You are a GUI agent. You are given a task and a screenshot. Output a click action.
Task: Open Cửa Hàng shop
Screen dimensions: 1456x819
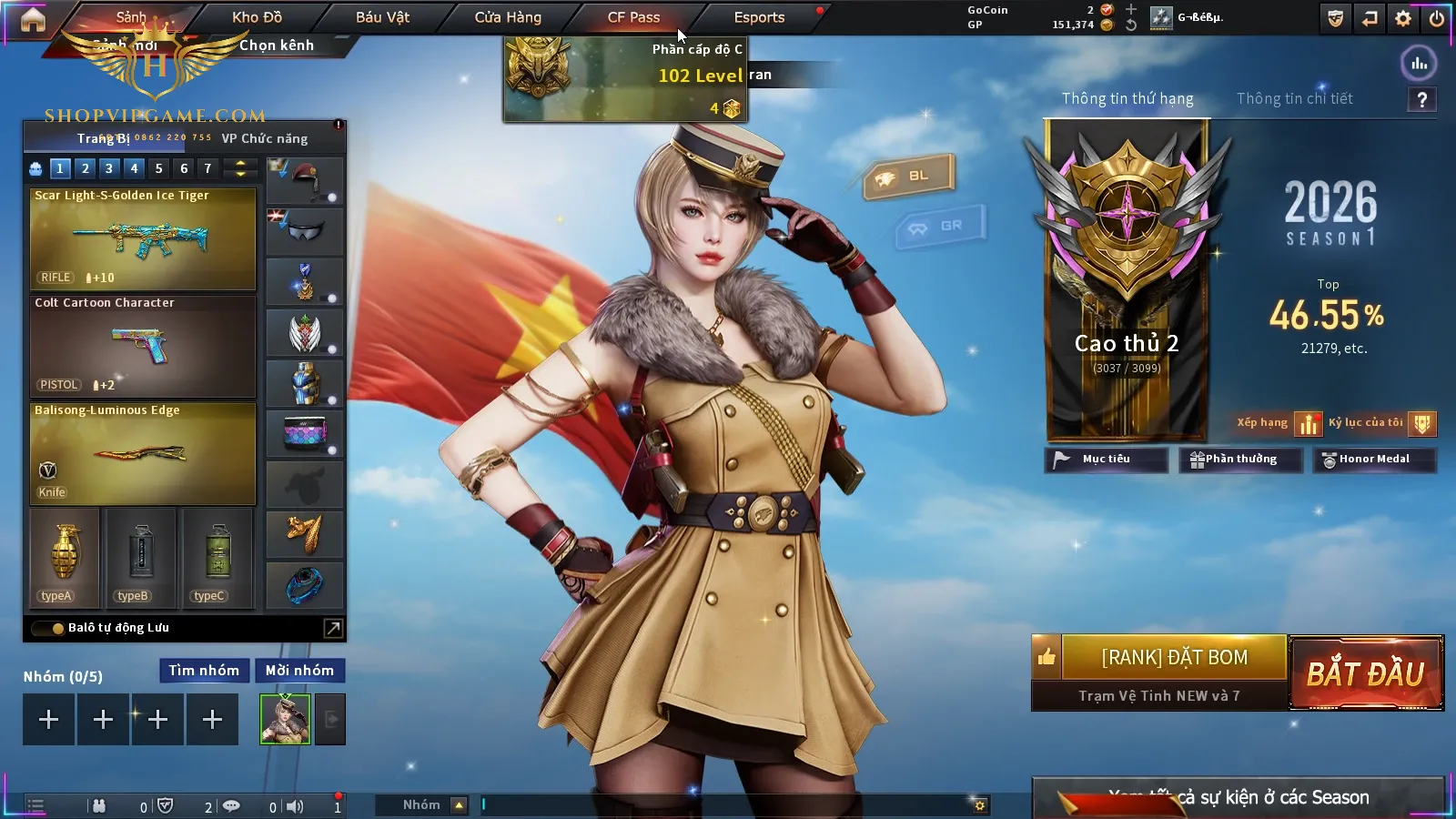coord(508,17)
